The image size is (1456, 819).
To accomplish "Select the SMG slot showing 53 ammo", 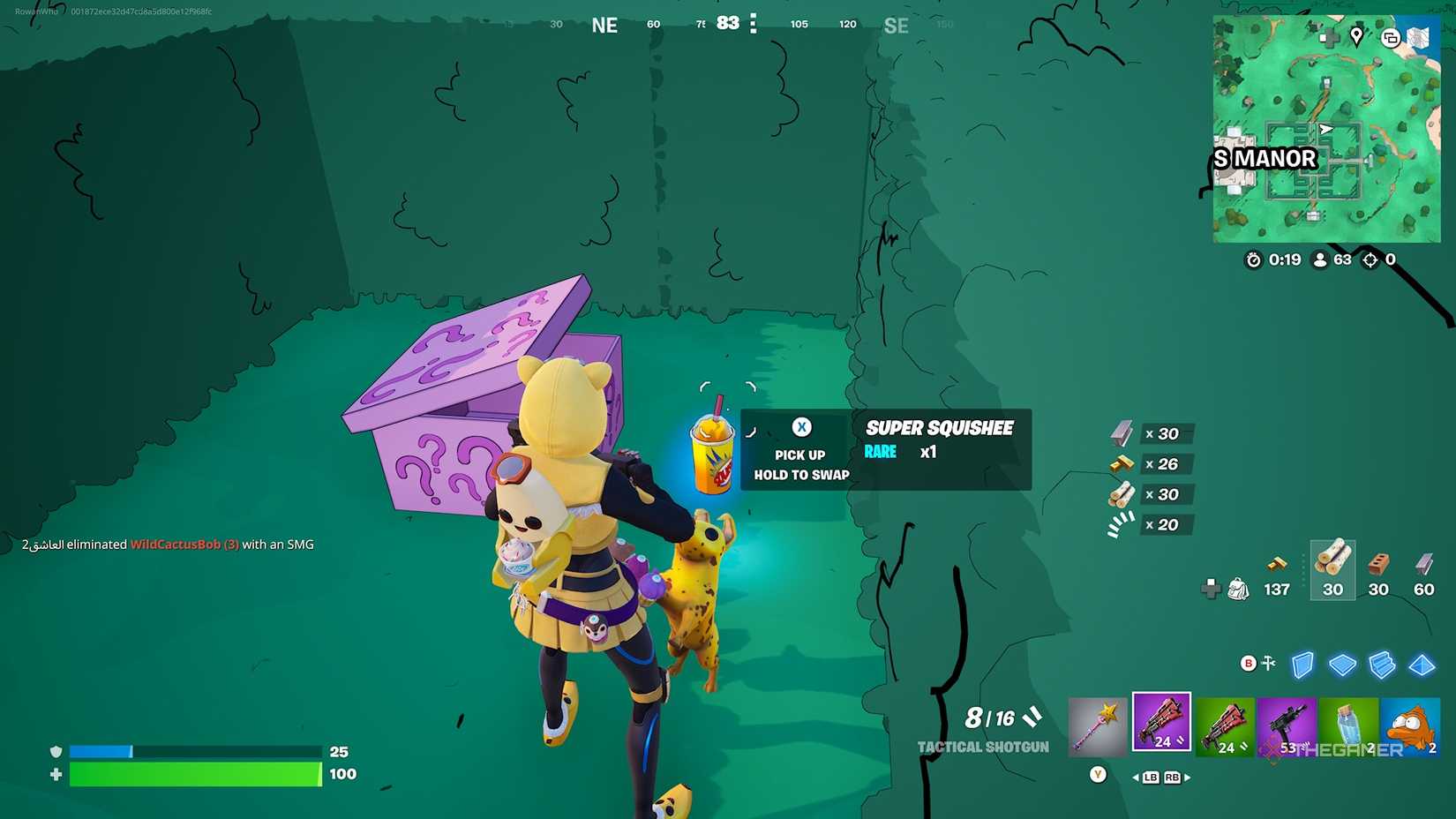I will 1287,725.
